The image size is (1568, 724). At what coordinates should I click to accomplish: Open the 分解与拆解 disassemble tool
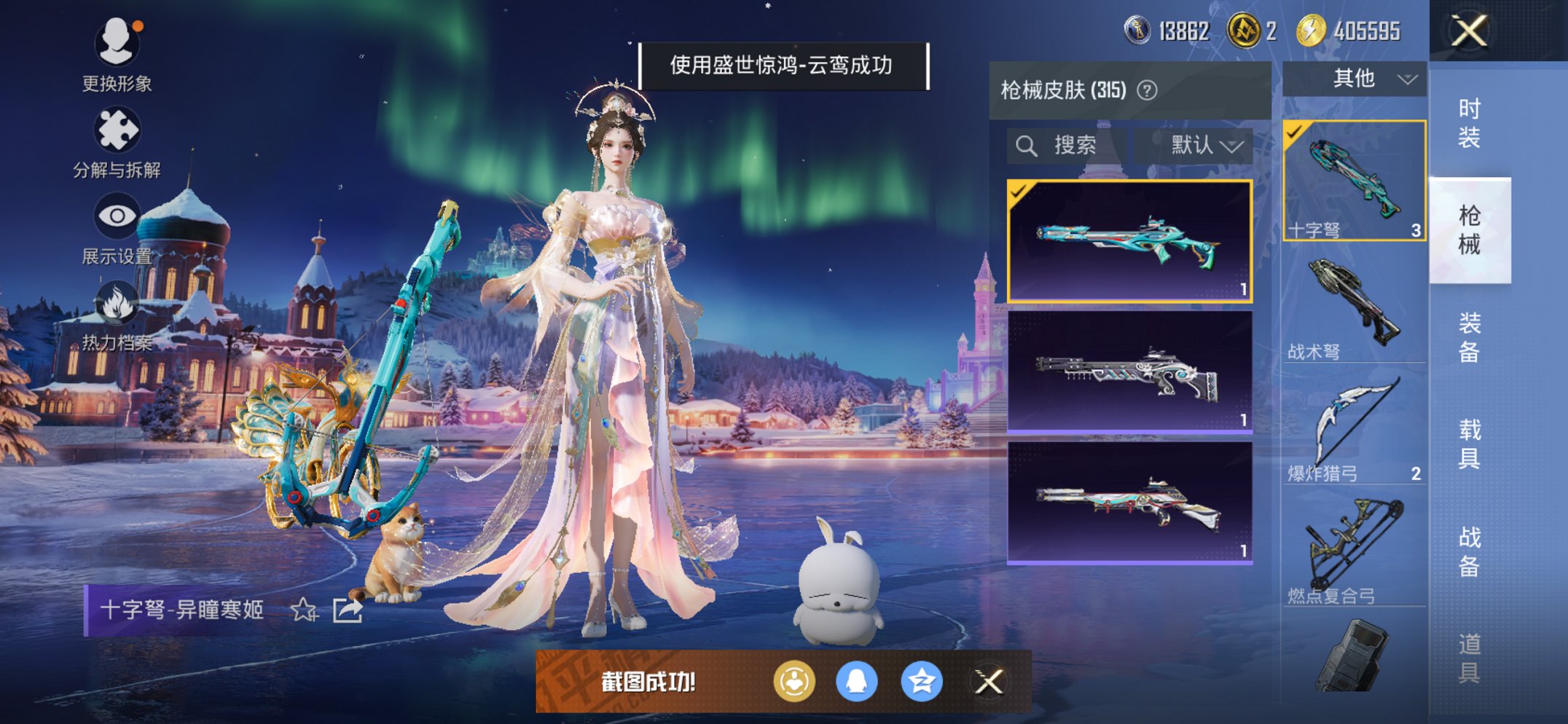pos(119,130)
